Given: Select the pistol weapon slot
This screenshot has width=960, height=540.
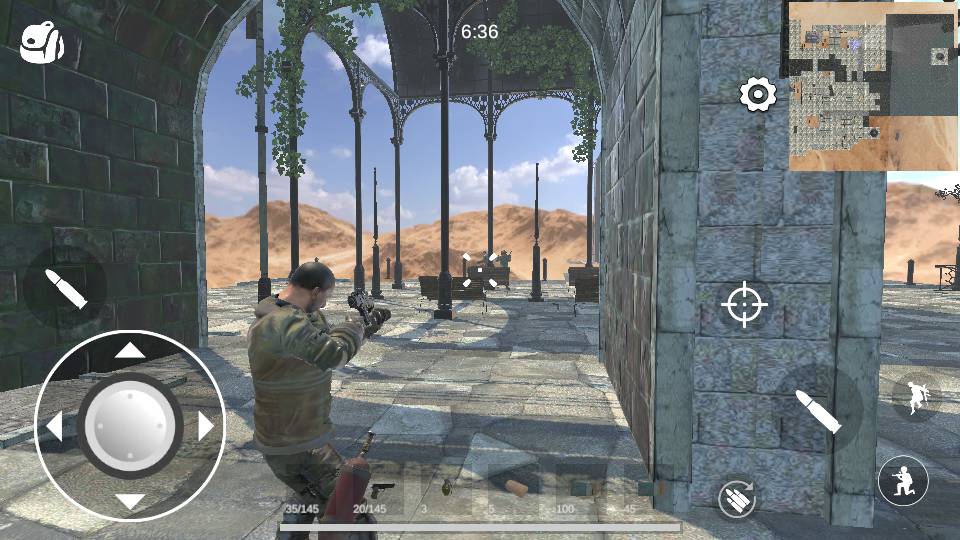Looking at the screenshot, I should [381, 491].
